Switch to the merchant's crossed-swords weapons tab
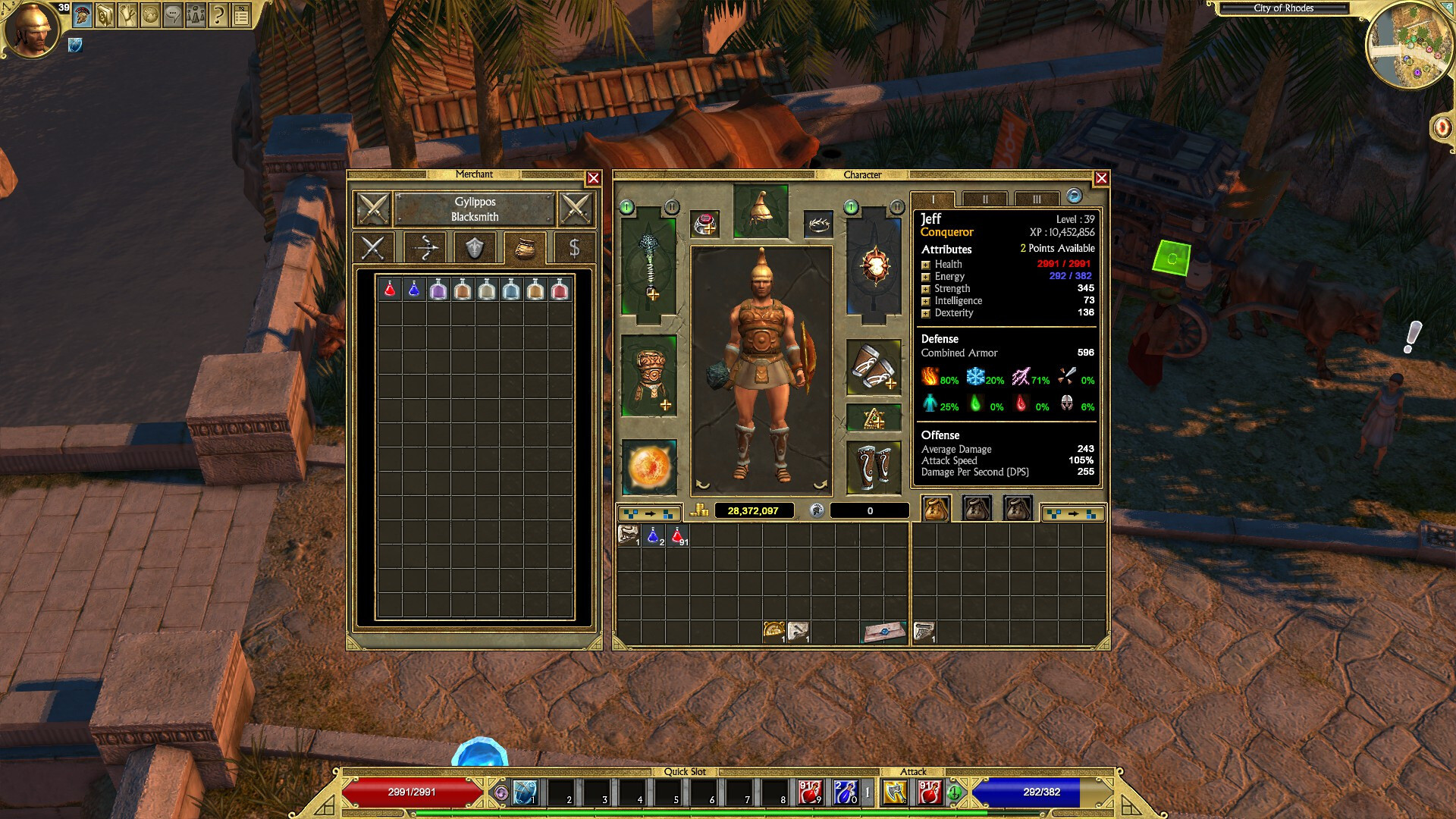This screenshot has height=819, width=1456. [373, 248]
